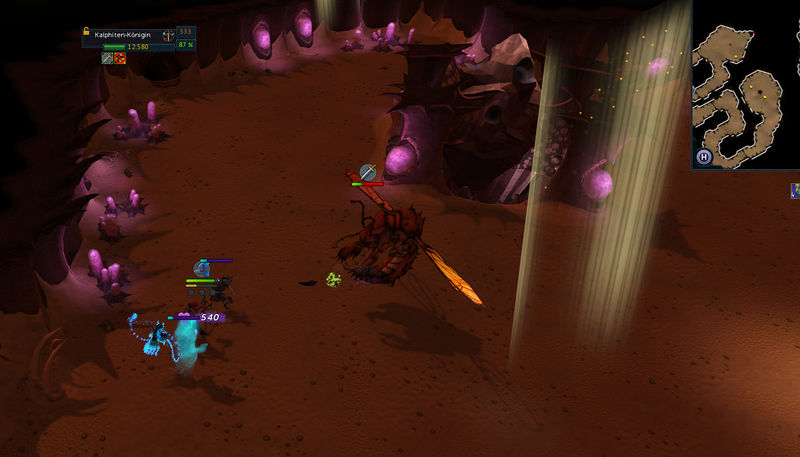Image resolution: width=800 pixels, height=457 pixels.
Task: Select the red prohibited status icon under the target bar
Action: [x=120, y=59]
